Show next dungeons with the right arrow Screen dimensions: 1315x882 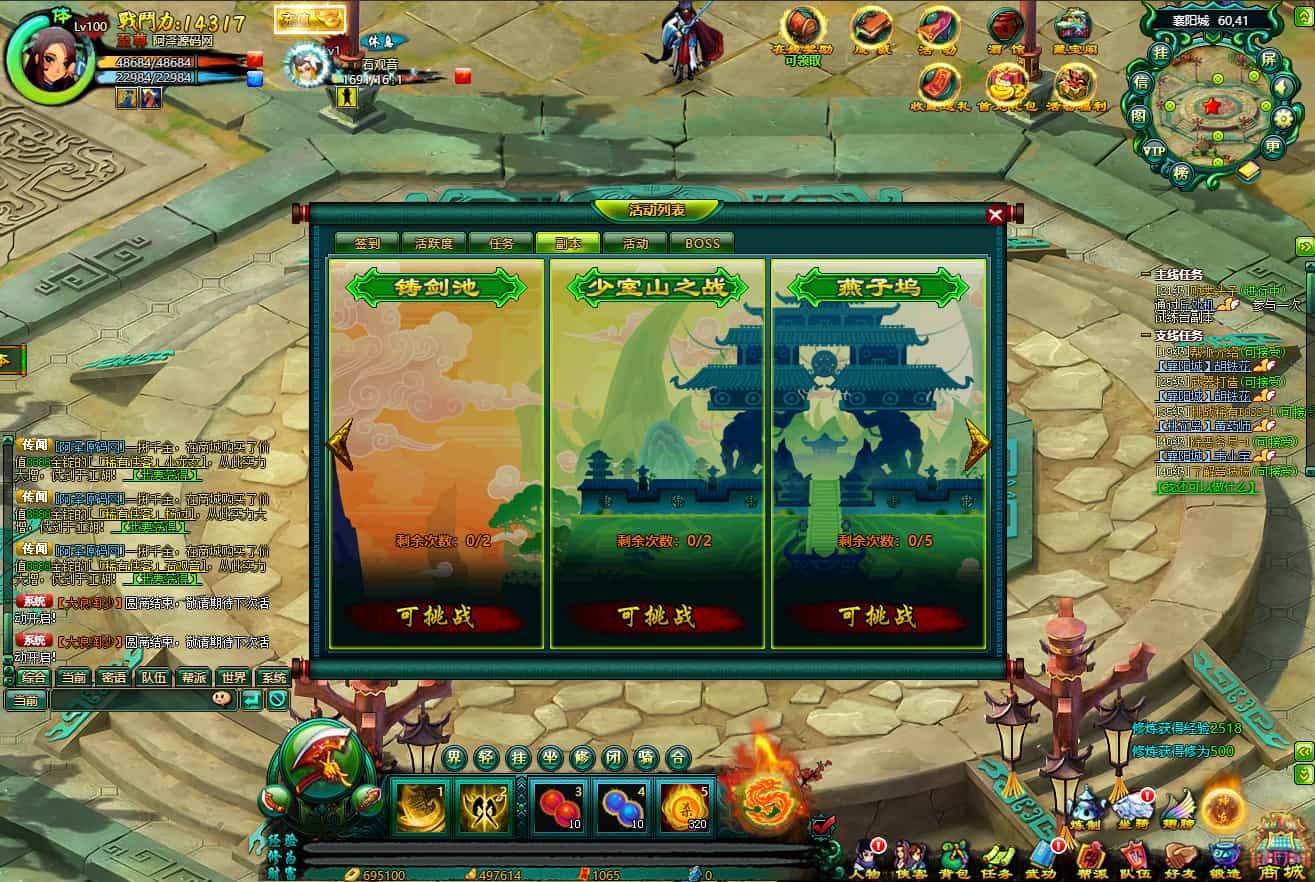(x=977, y=446)
